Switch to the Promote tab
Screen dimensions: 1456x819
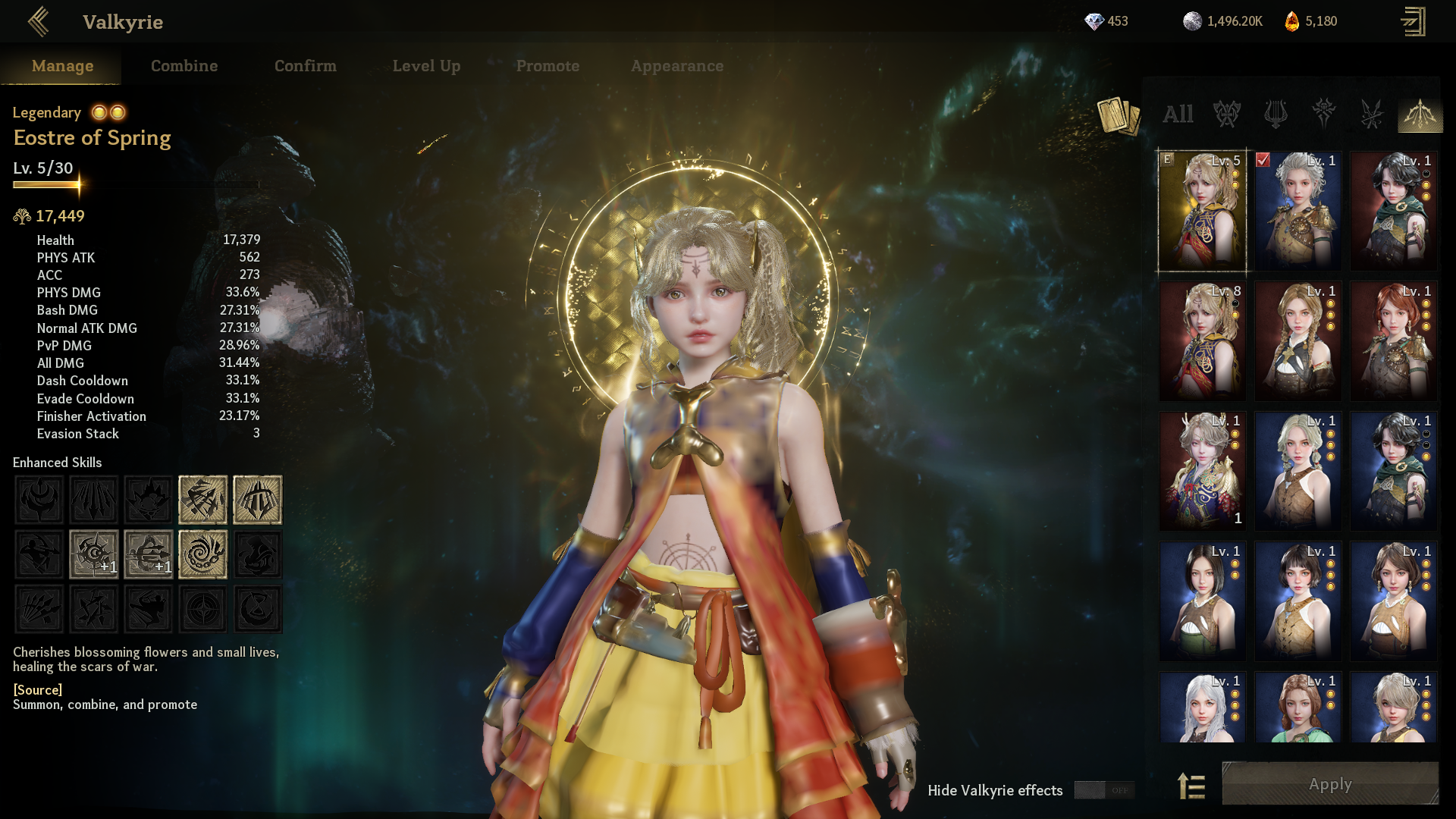pos(548,66)
